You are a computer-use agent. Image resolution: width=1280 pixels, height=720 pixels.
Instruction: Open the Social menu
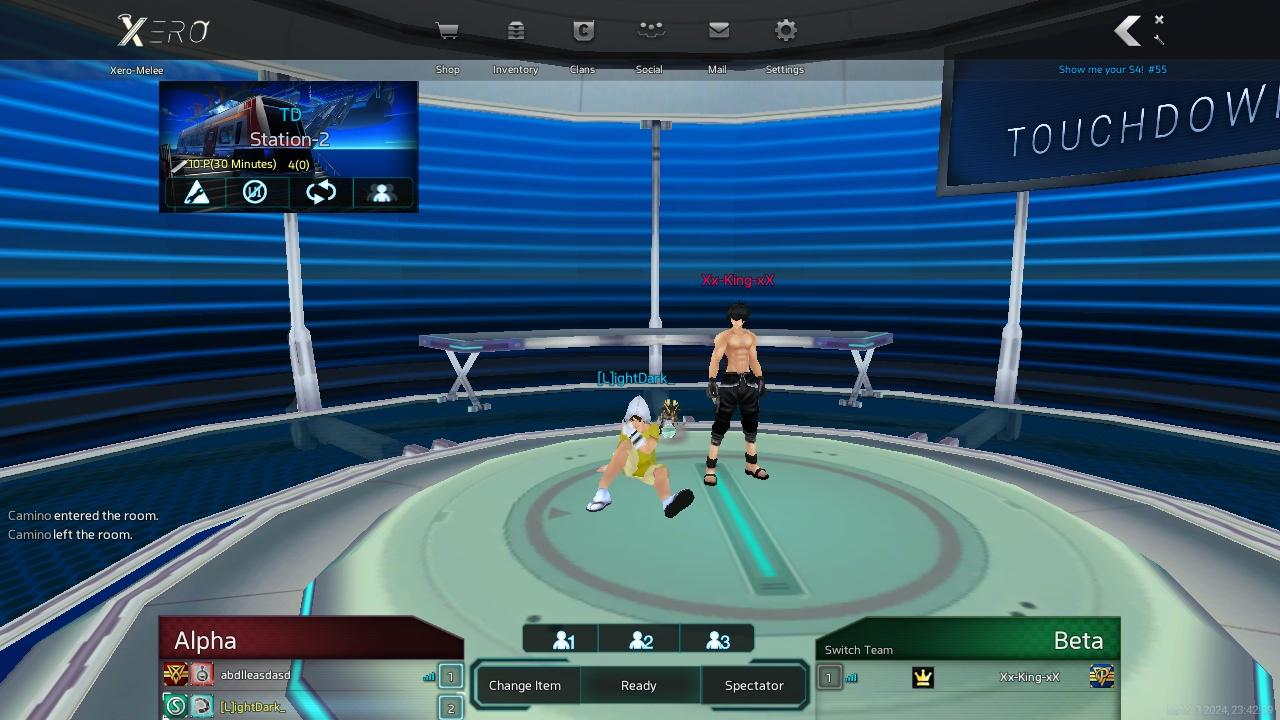(650, 32)
